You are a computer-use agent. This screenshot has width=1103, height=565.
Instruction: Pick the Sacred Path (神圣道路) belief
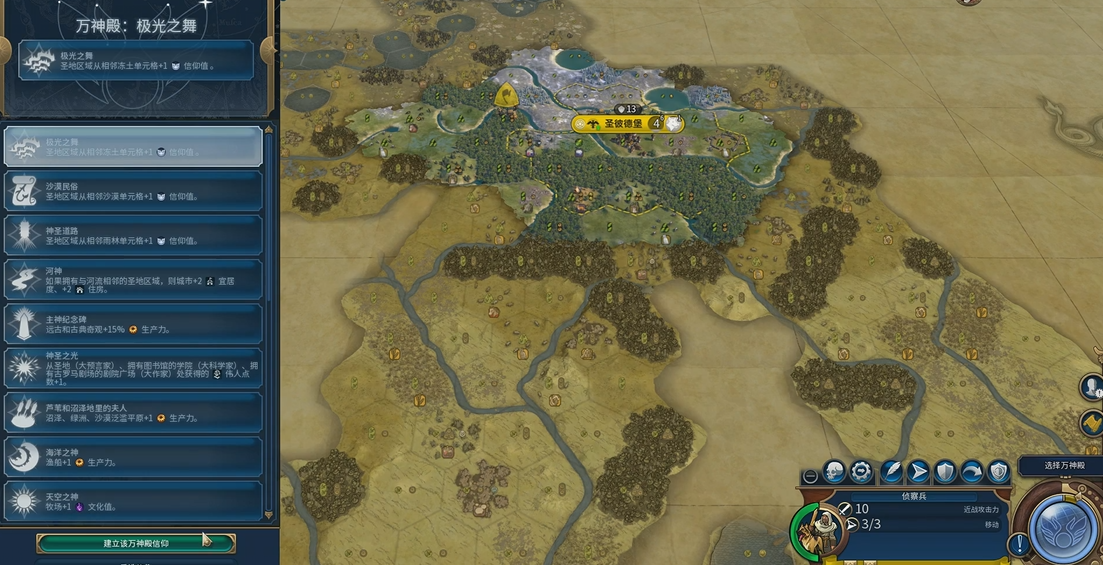134,235
